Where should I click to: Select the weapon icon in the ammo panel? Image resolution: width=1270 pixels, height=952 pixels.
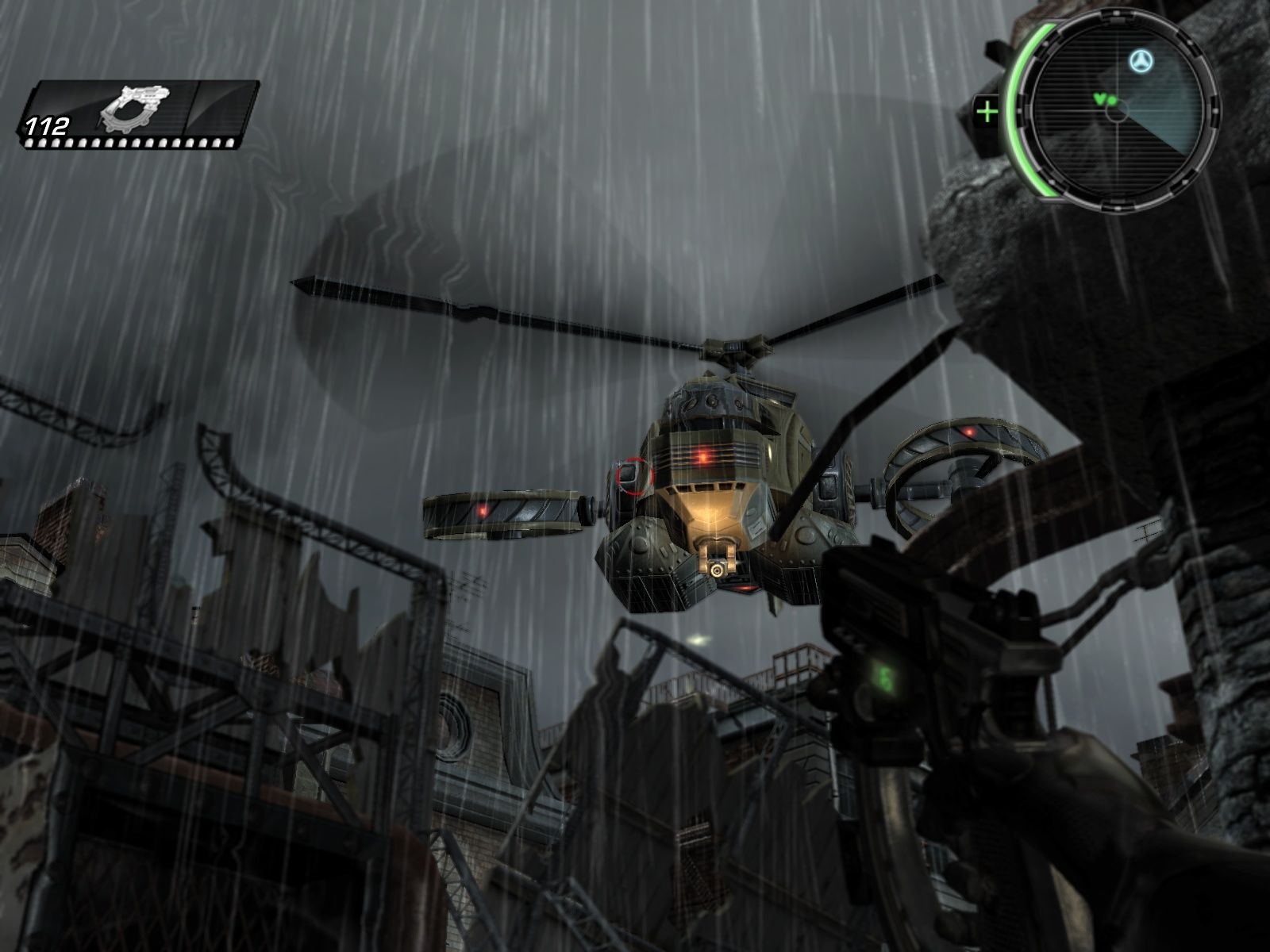tap(133, 108)
